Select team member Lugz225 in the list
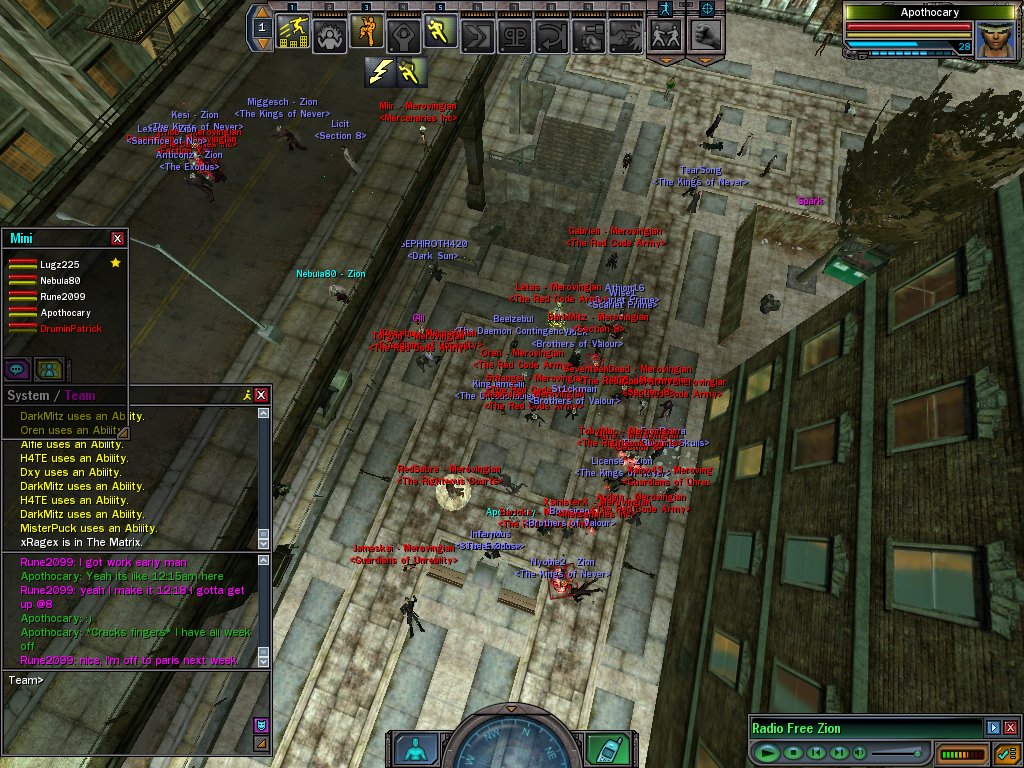The width and height of the screenshot is (1024, 768). pos(62,264)
